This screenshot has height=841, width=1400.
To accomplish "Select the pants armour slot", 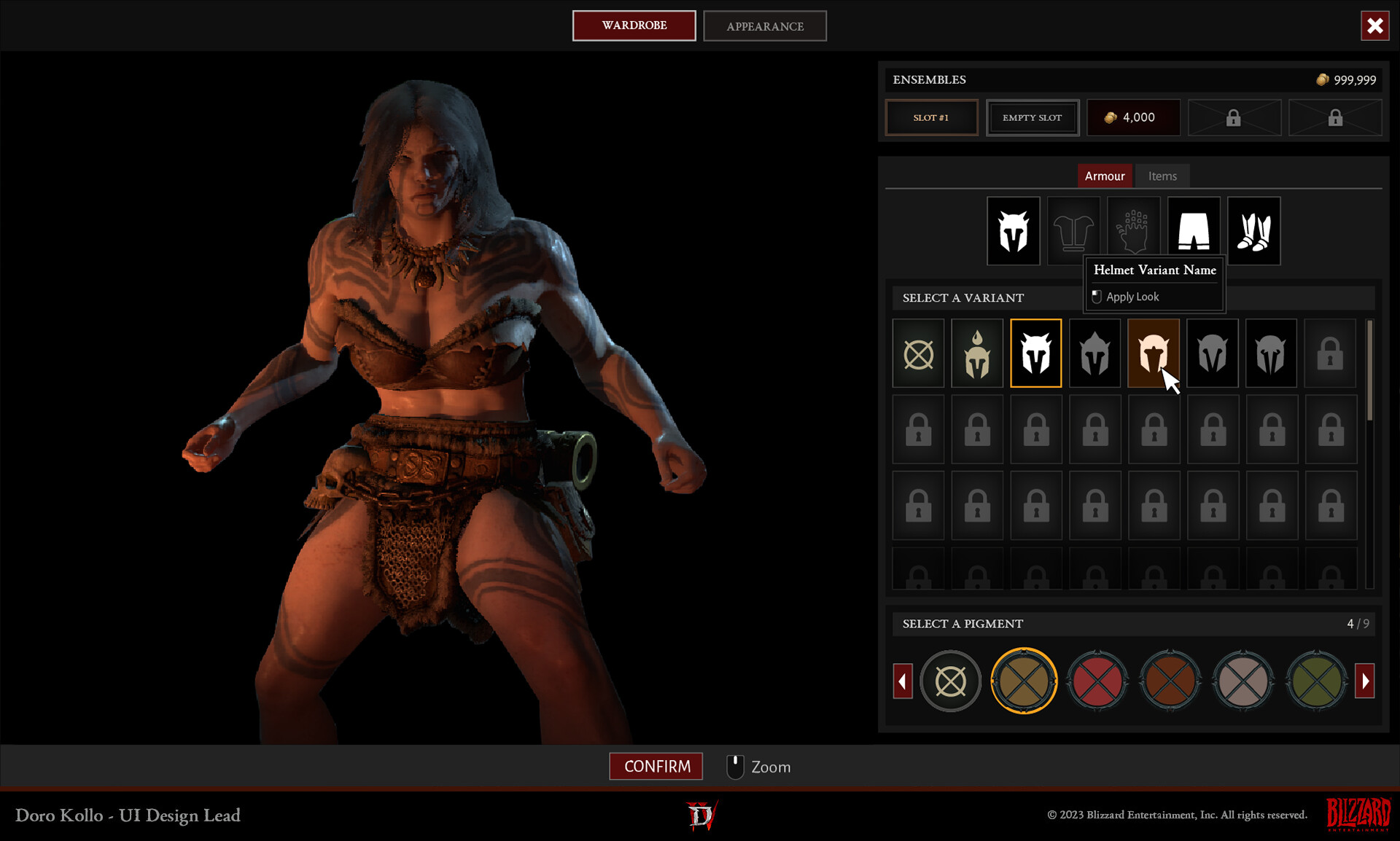I will pos(1194,231).
